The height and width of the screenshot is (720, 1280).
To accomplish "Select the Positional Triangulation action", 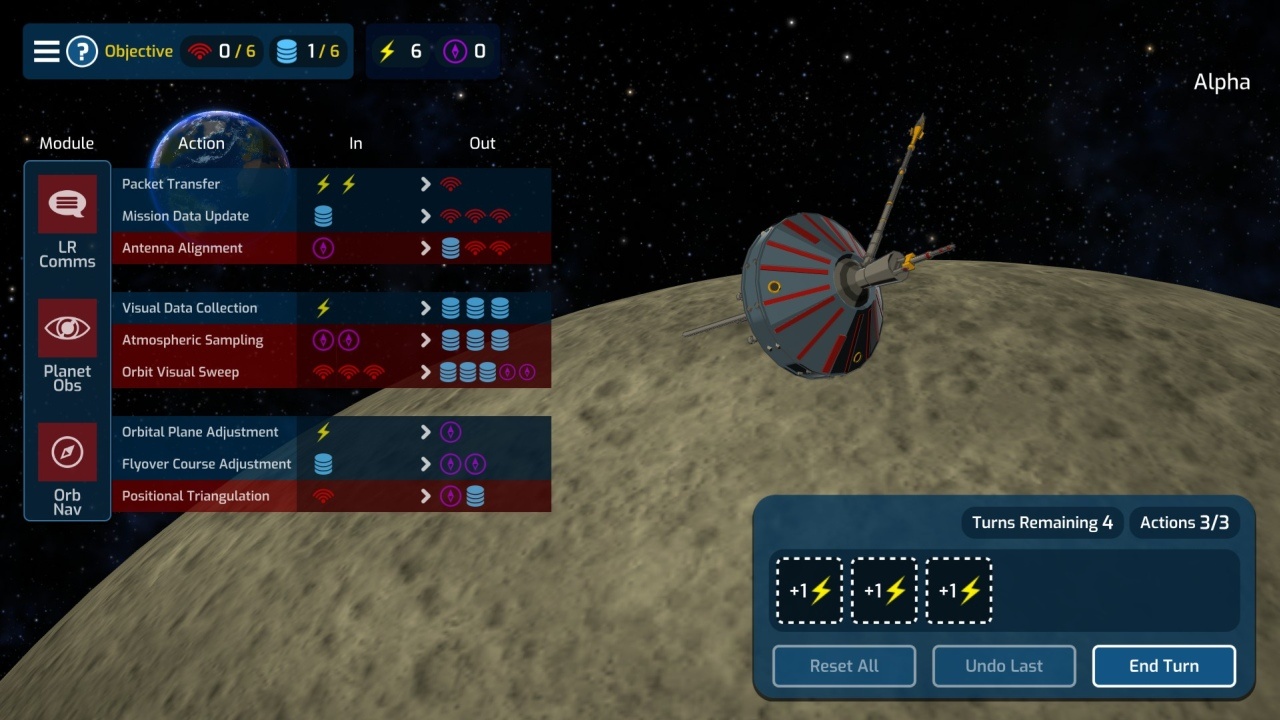I will 195,496.
